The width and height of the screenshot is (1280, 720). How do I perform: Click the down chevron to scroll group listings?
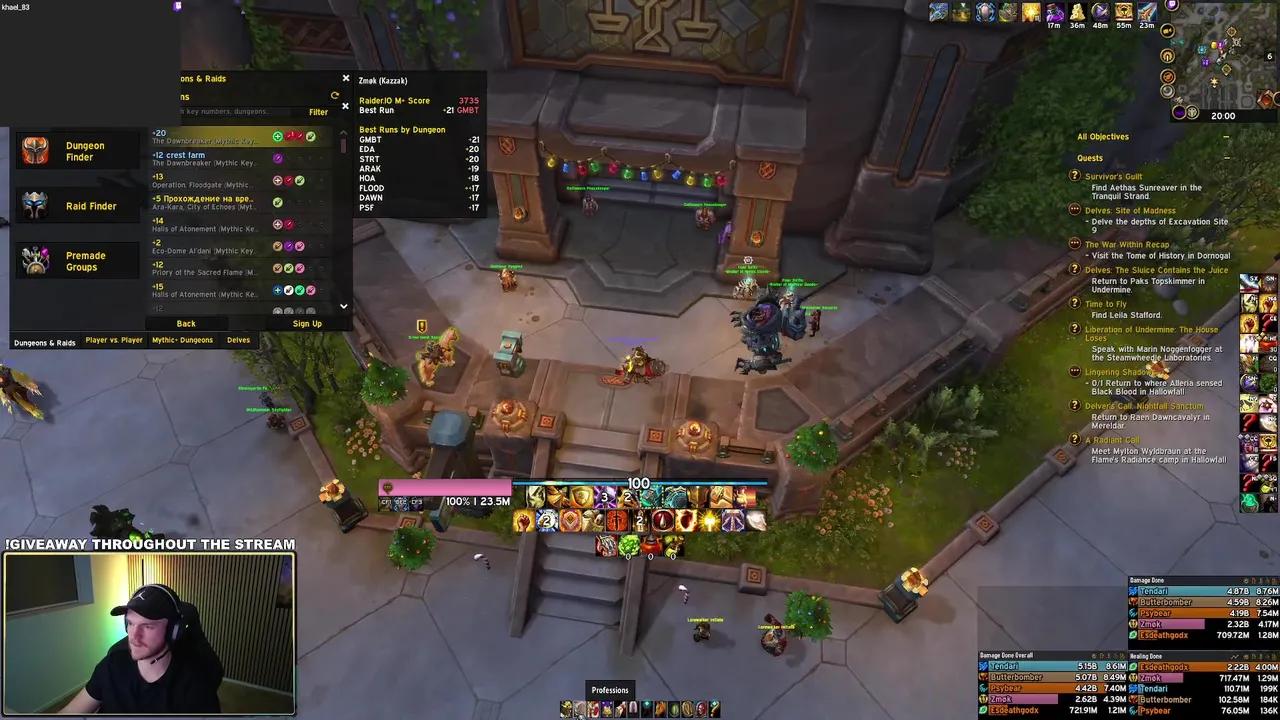(x=343, y=306)
